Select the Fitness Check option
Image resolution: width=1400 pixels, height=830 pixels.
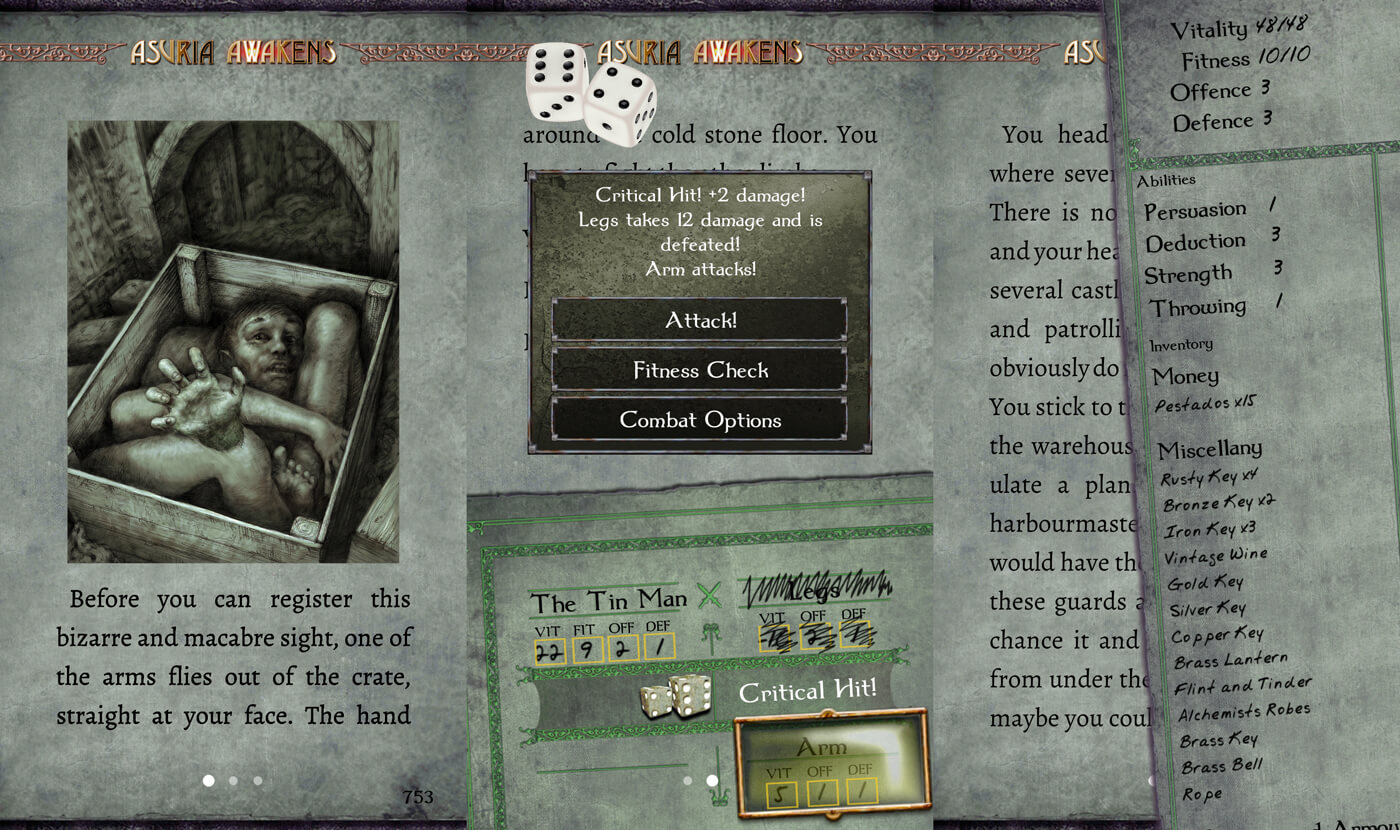700,371
